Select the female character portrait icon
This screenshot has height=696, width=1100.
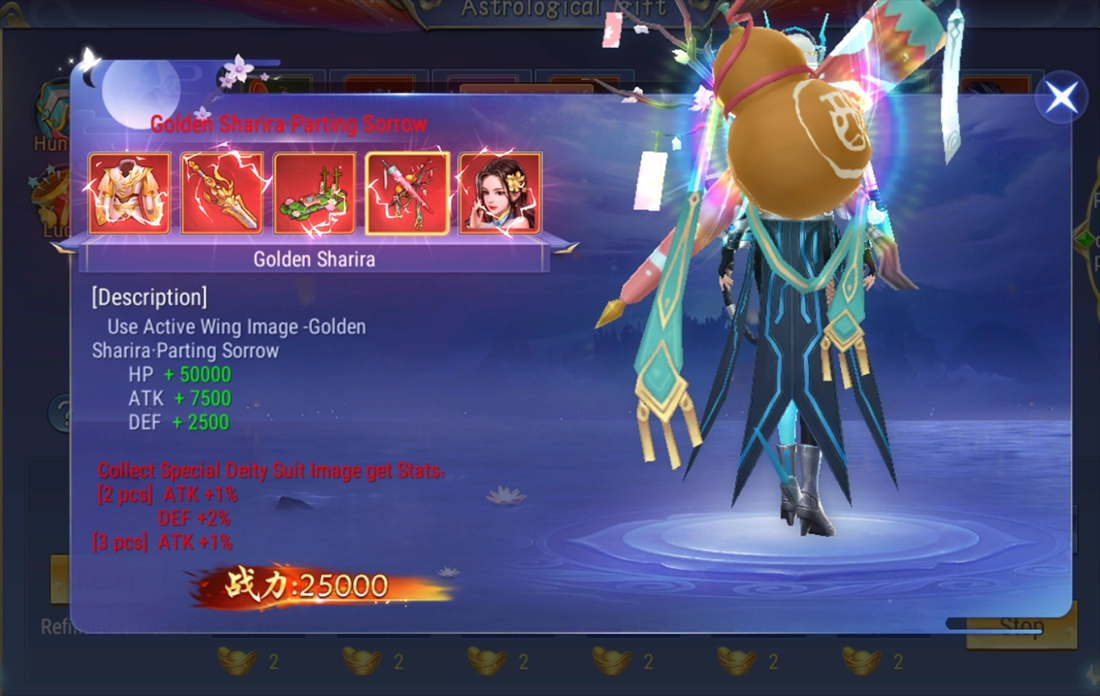click(x=500, y=193)
